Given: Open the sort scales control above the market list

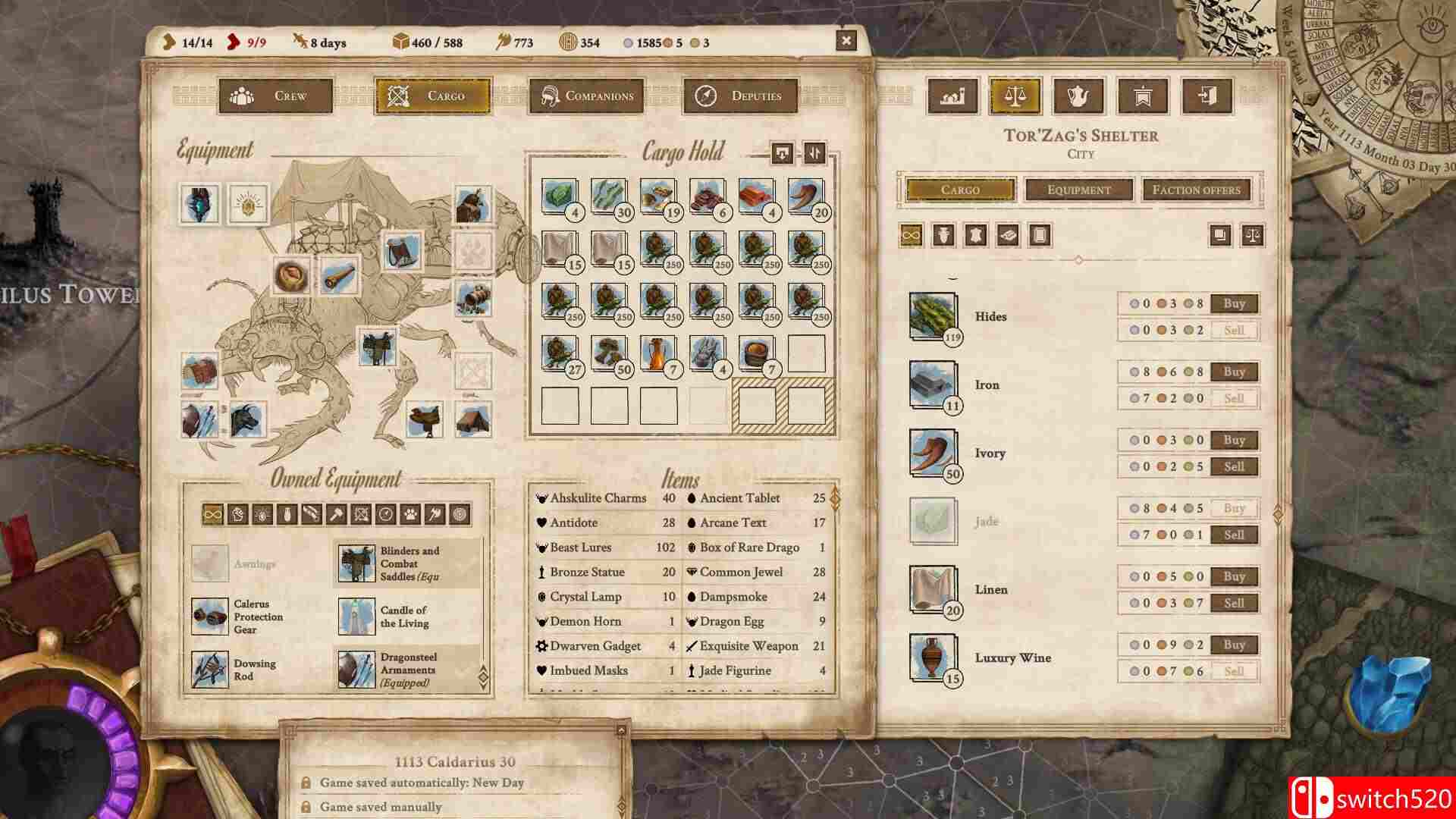Looking at the screenshot, I should 1253,236.
